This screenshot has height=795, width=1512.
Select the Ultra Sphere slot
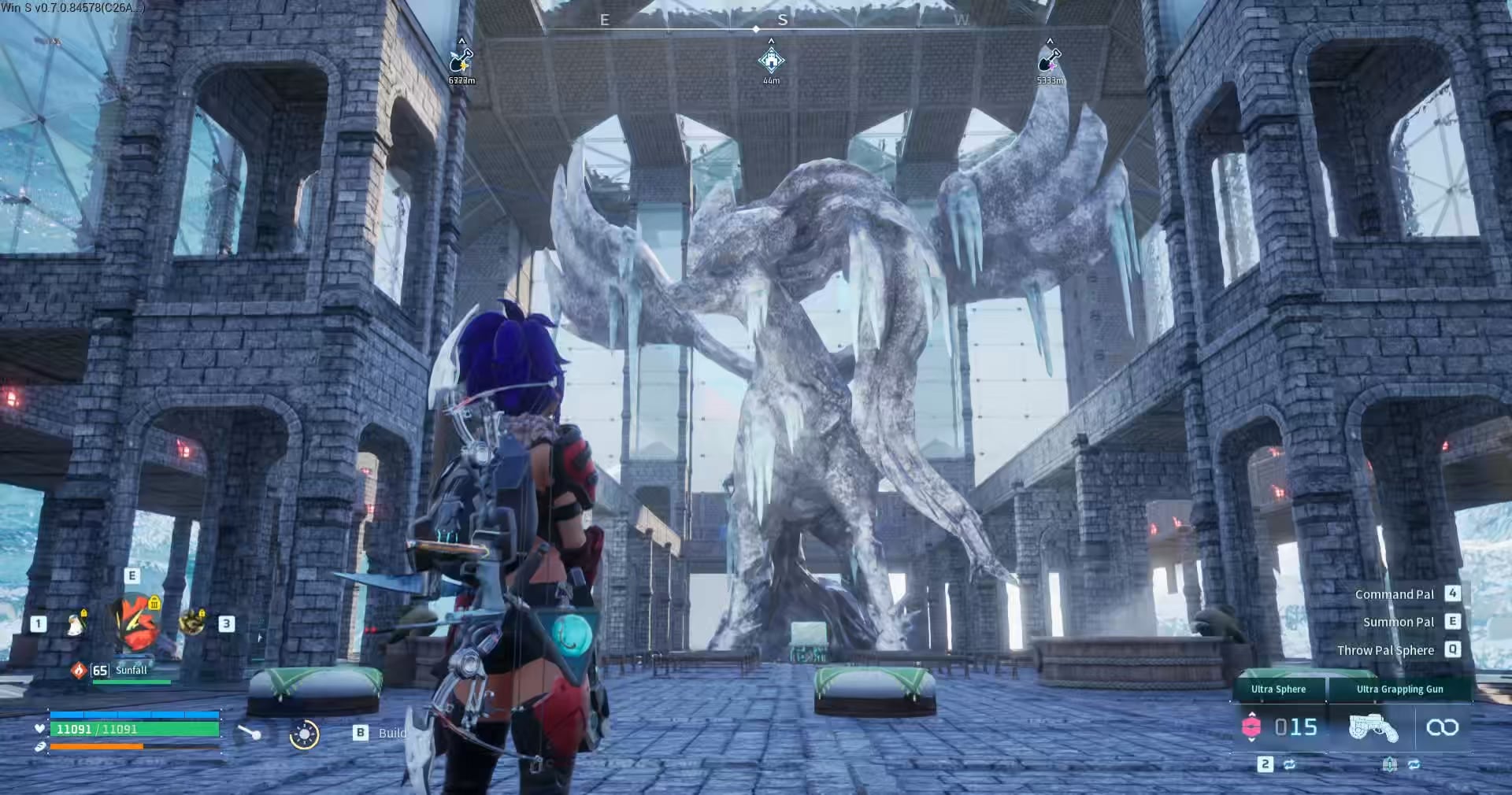(x=1280, y=727)
